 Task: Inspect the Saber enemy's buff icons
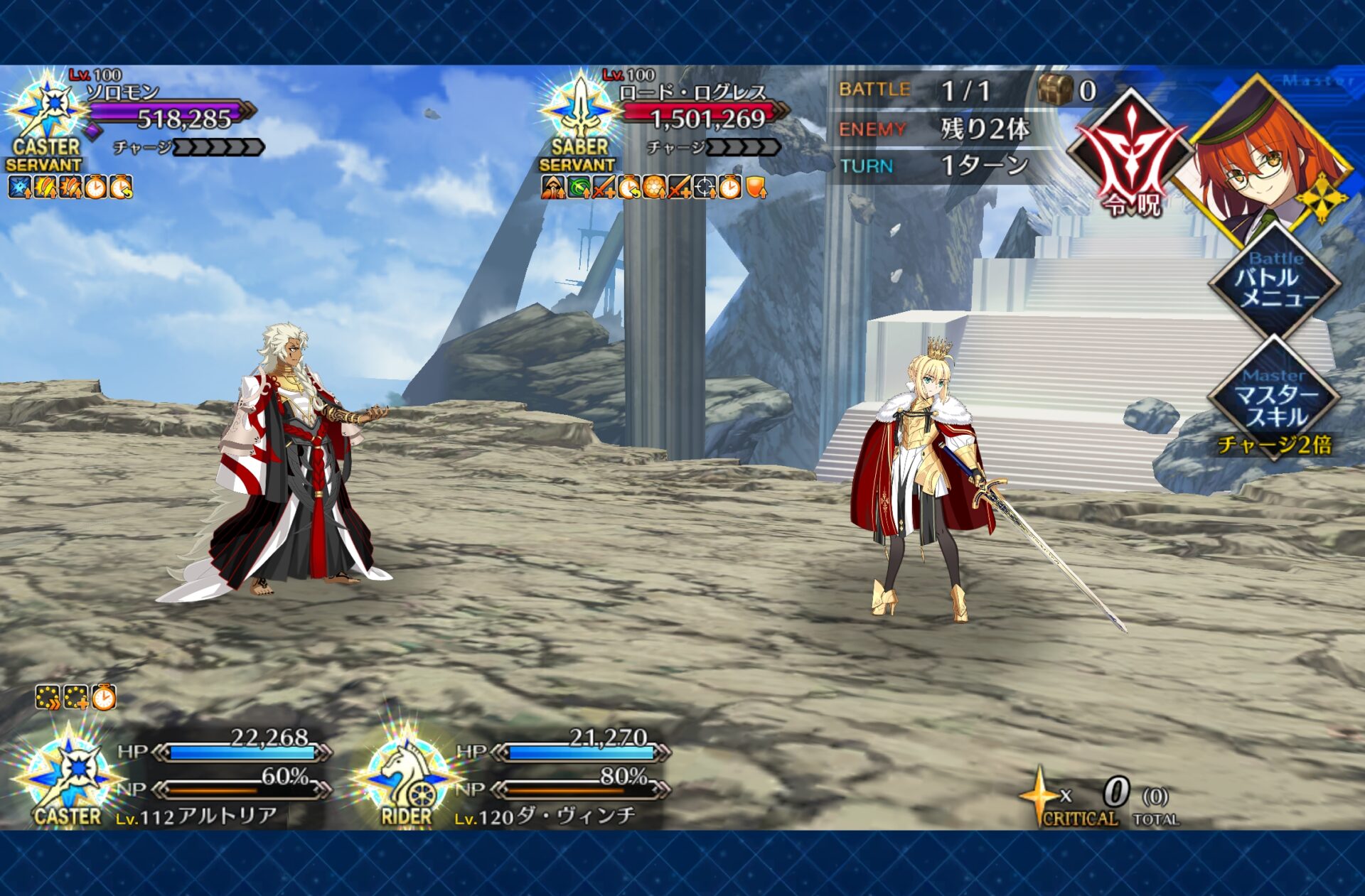pos(654,188)
